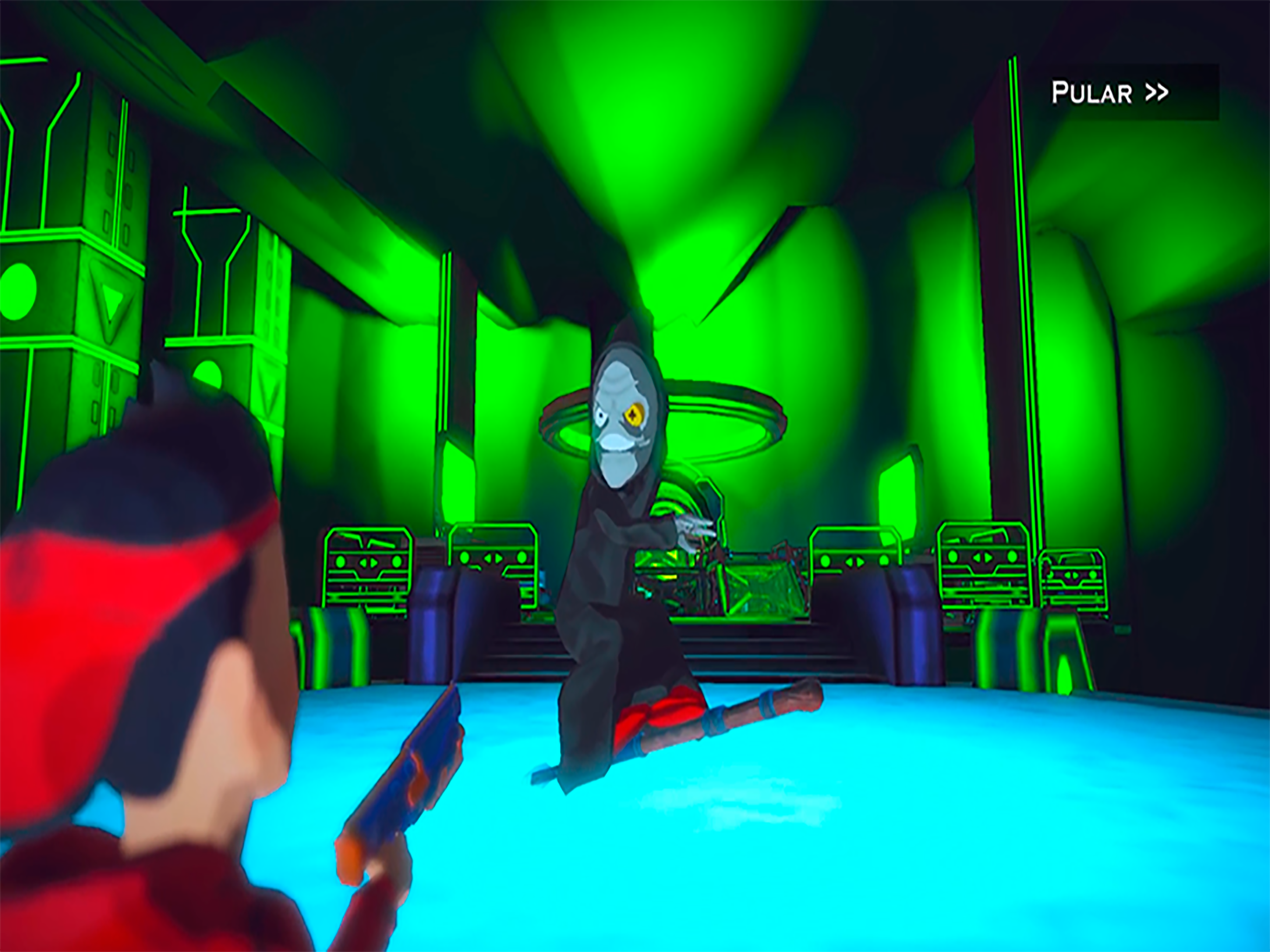Expand the right-pointing arrow on the console display

point(373,563)
